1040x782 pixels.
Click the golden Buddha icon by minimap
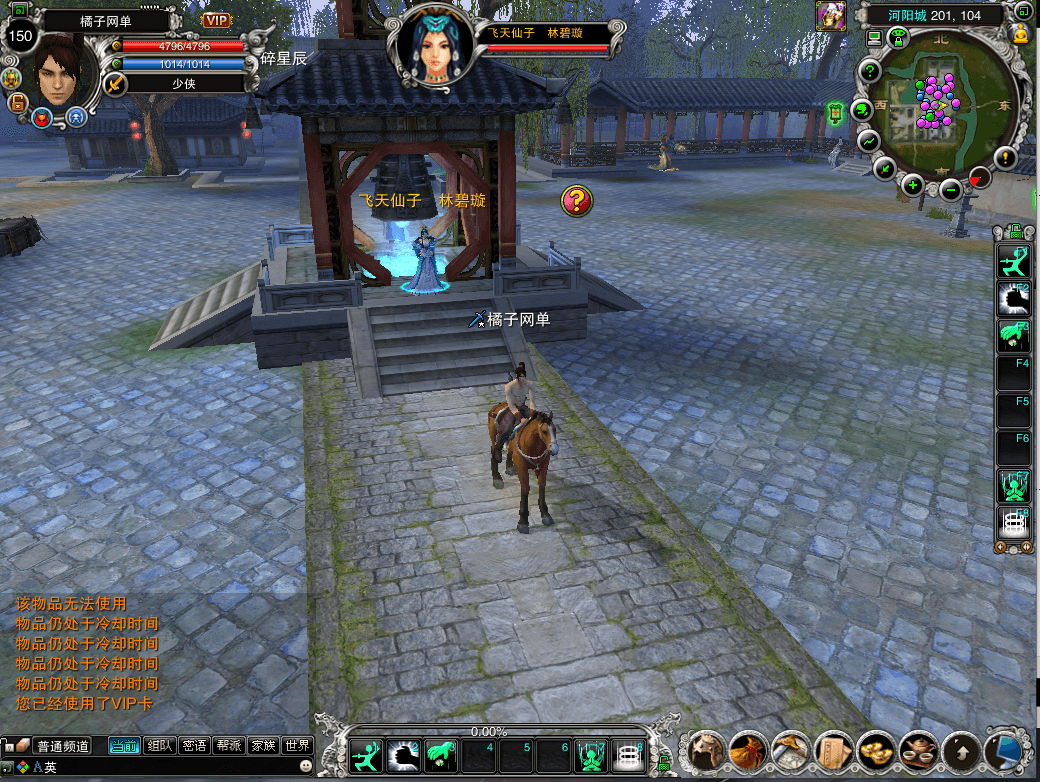pyautogui.click(x=1021, y=34)
